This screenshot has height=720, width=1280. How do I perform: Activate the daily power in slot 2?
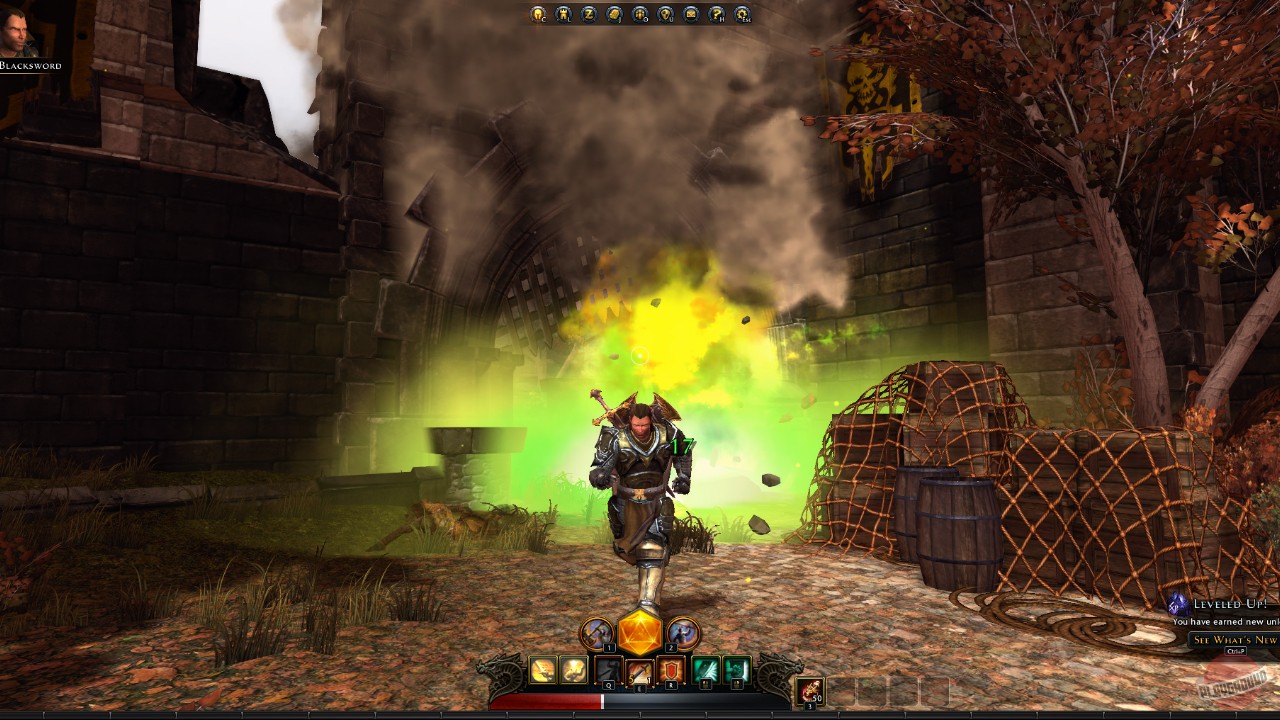click(682, 632)
